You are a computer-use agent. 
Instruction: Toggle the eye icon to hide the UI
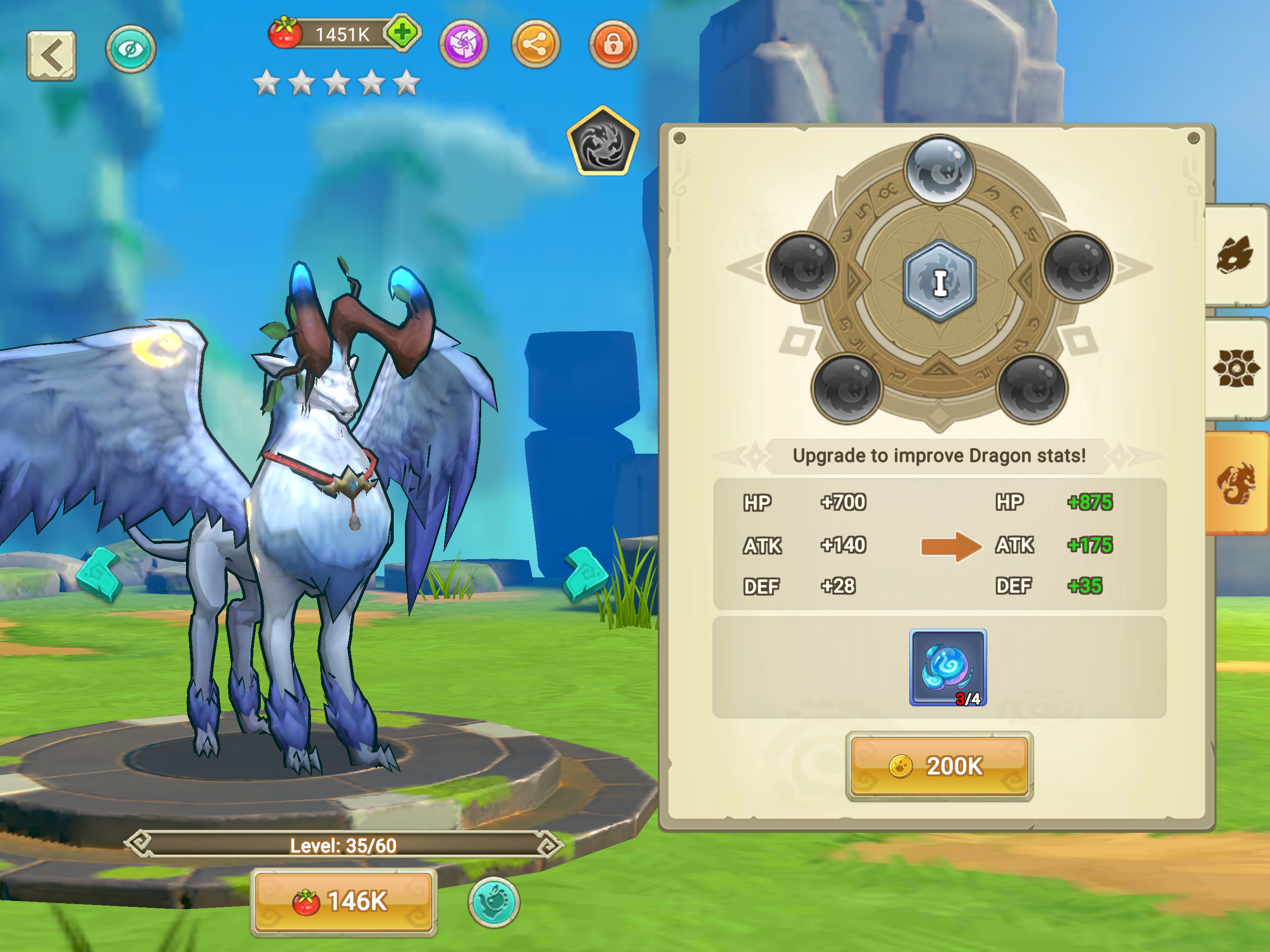pyautogui.click(x=131, y=49)
